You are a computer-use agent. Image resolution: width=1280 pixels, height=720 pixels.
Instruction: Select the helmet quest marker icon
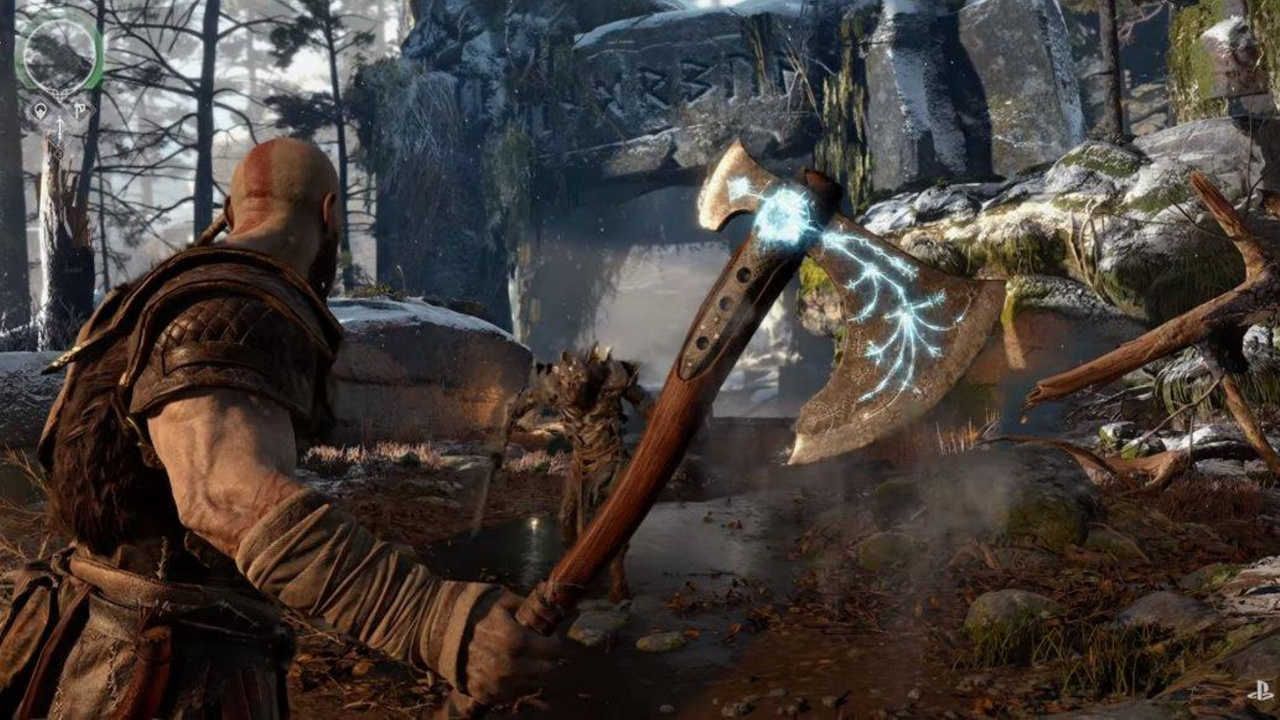(x=40, y=109)
